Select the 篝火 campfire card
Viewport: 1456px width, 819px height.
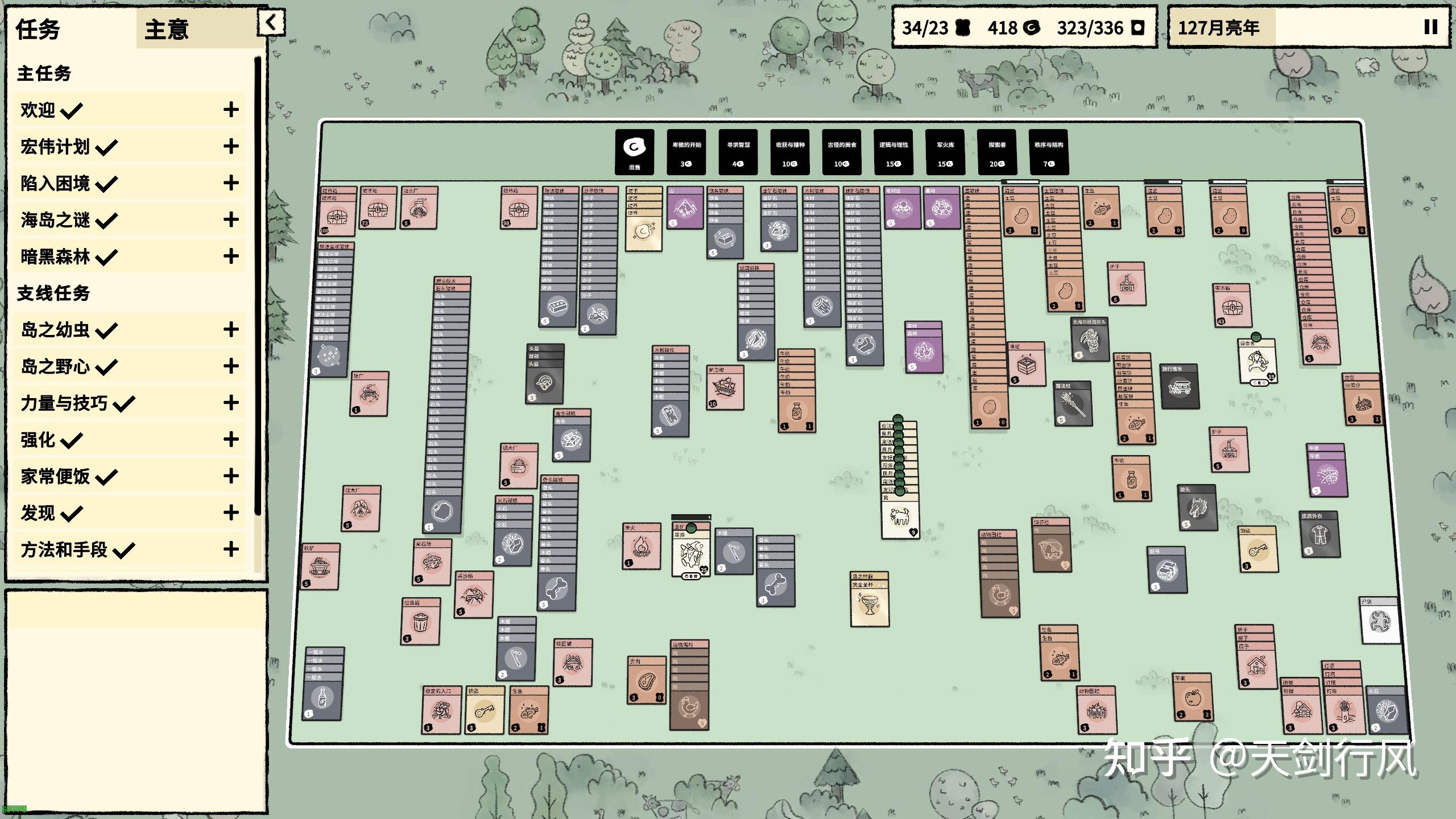click(642, 547)
